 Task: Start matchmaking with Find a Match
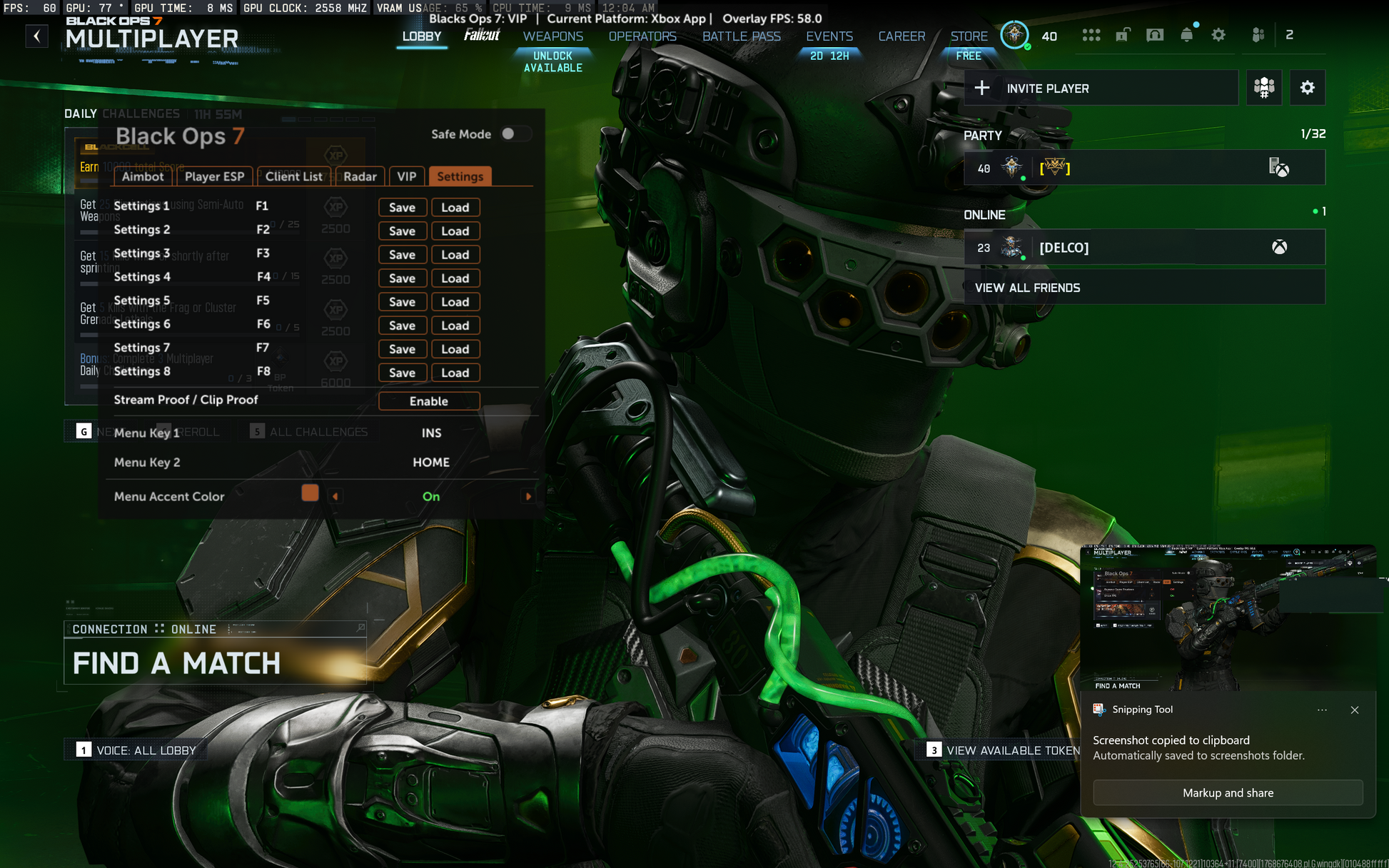click(x=214, y=663)
